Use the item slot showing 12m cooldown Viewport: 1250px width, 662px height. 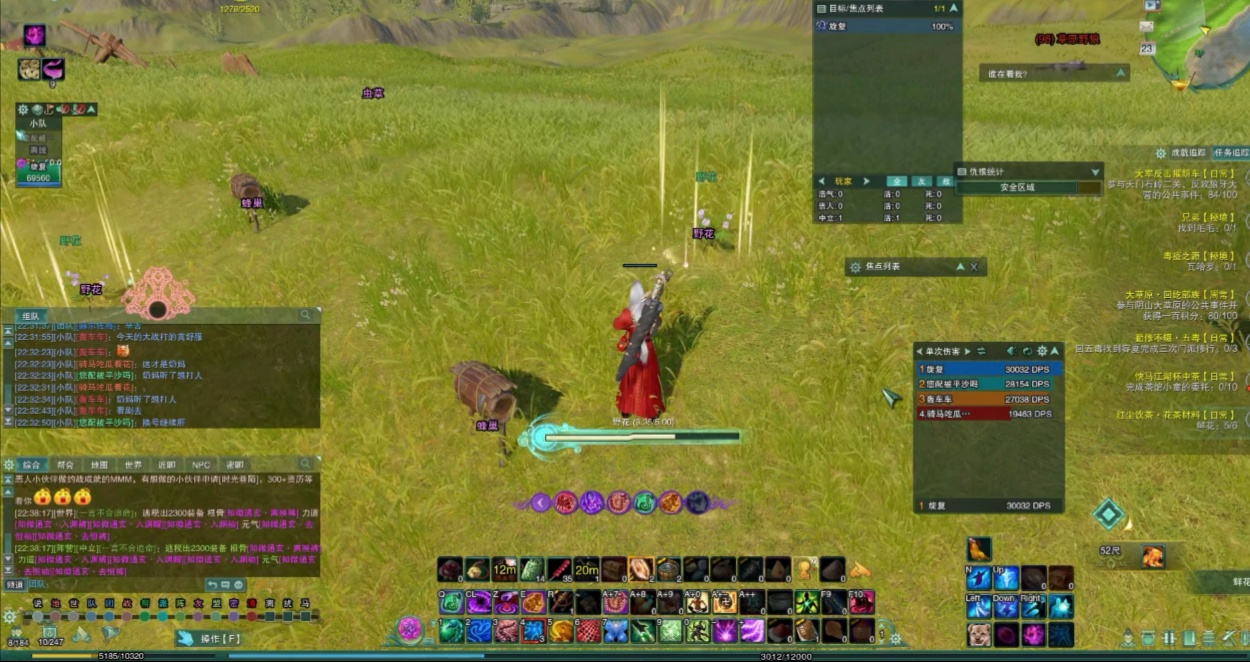504,570
